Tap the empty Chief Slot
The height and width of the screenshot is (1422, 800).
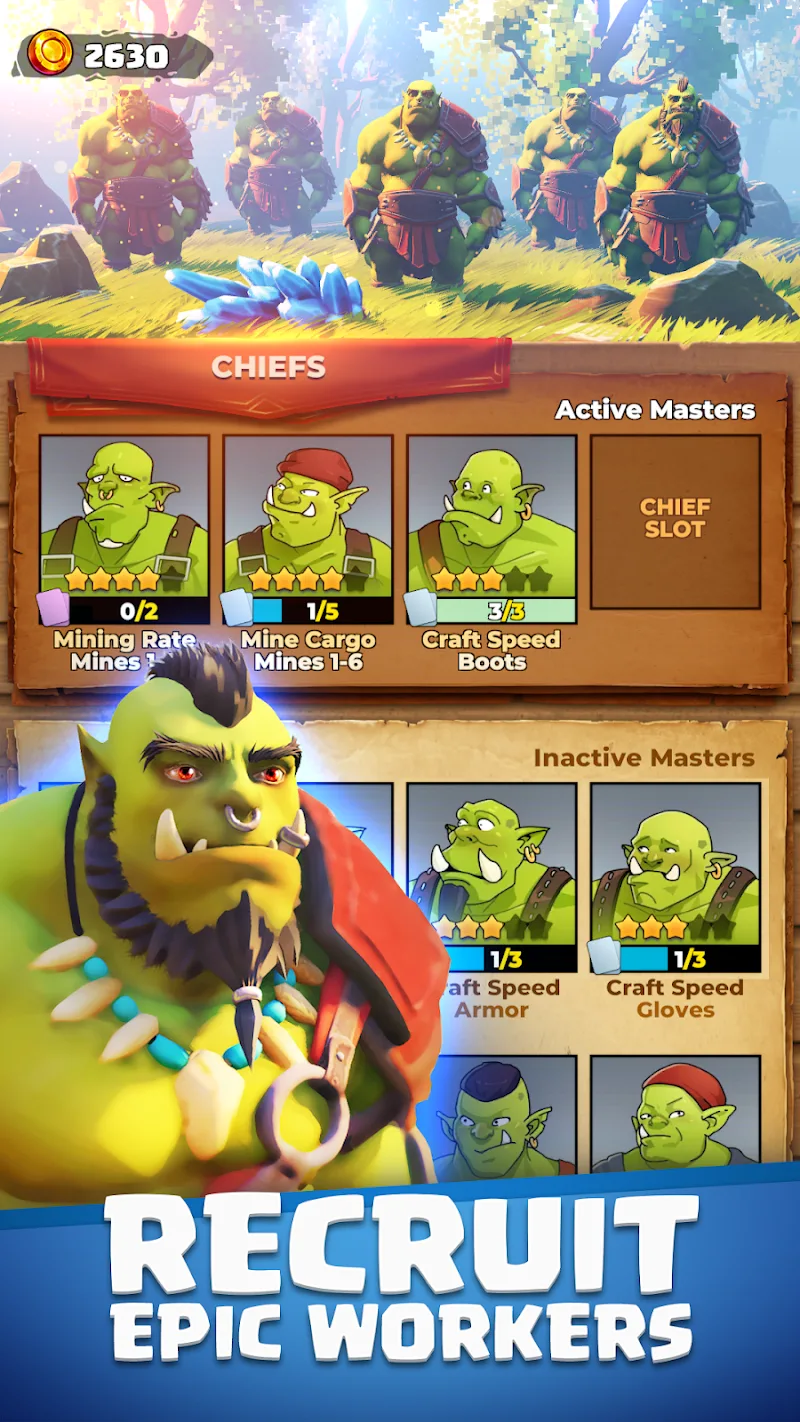point(675,520)
